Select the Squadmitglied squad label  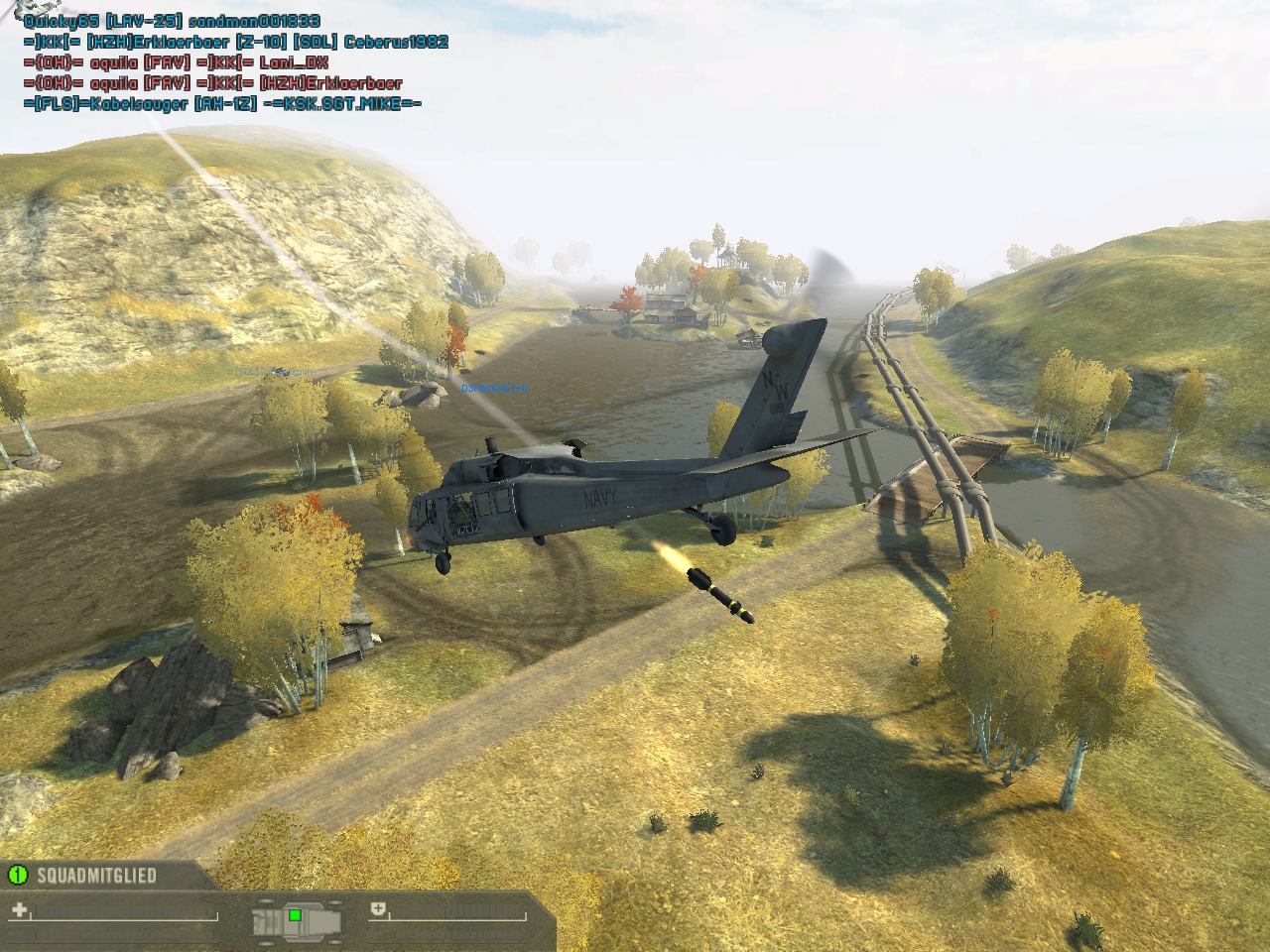click(x=96, y=876)
